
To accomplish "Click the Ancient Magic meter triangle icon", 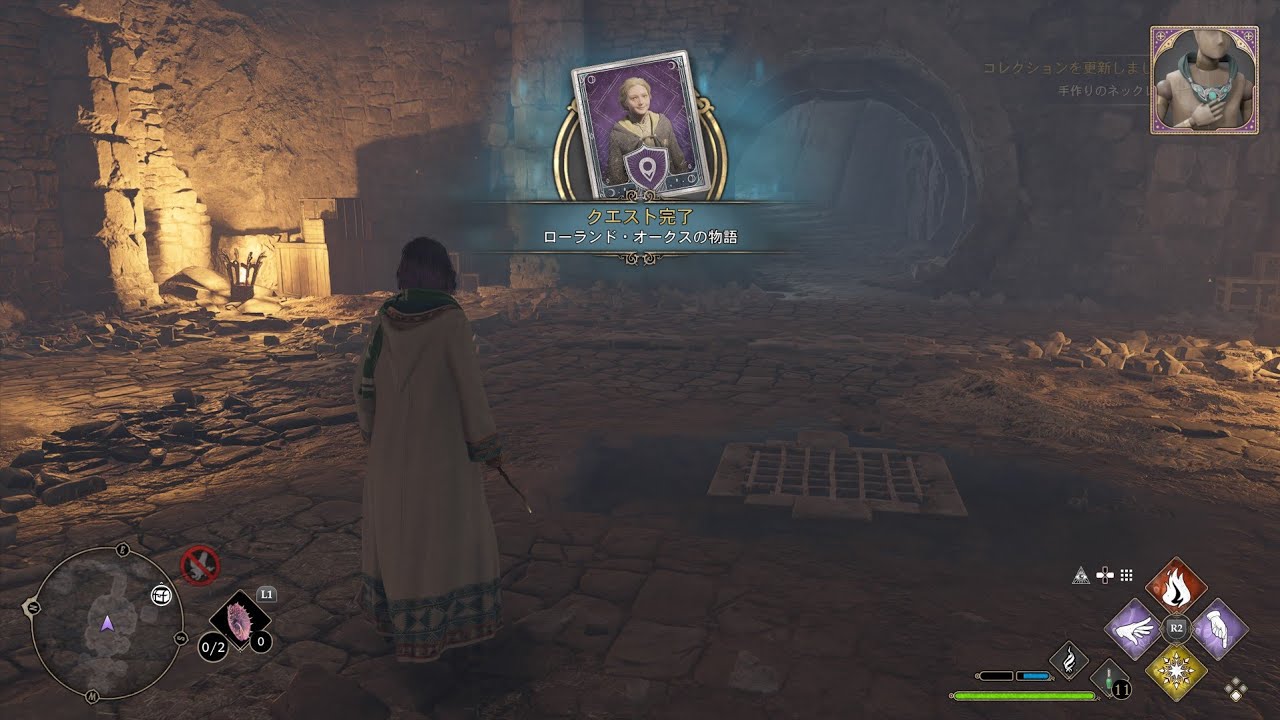I will pos(1080,576).
